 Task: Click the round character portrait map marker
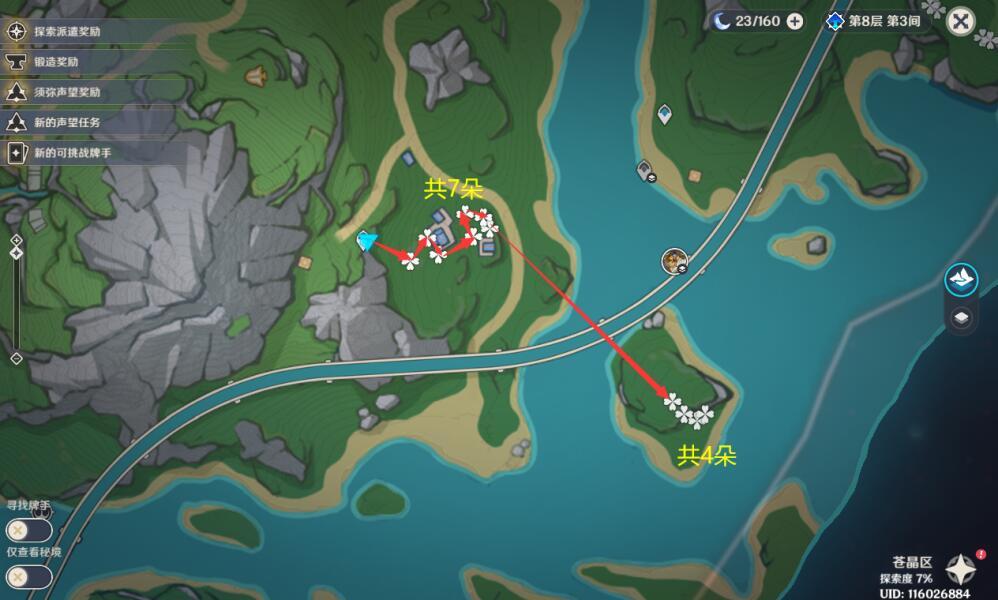(x=675, y=262)
